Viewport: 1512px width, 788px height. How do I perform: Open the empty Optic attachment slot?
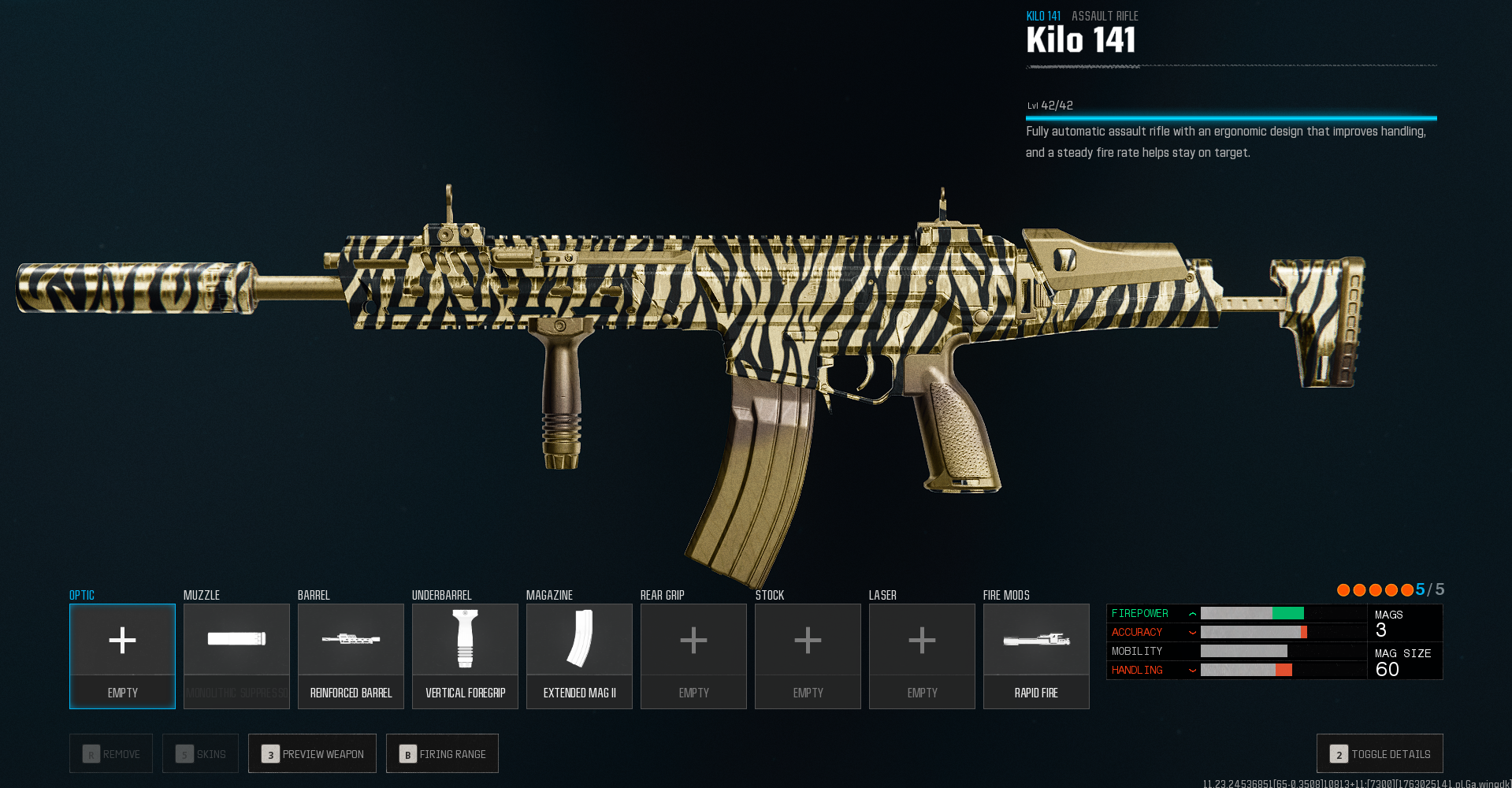[122, 656]
